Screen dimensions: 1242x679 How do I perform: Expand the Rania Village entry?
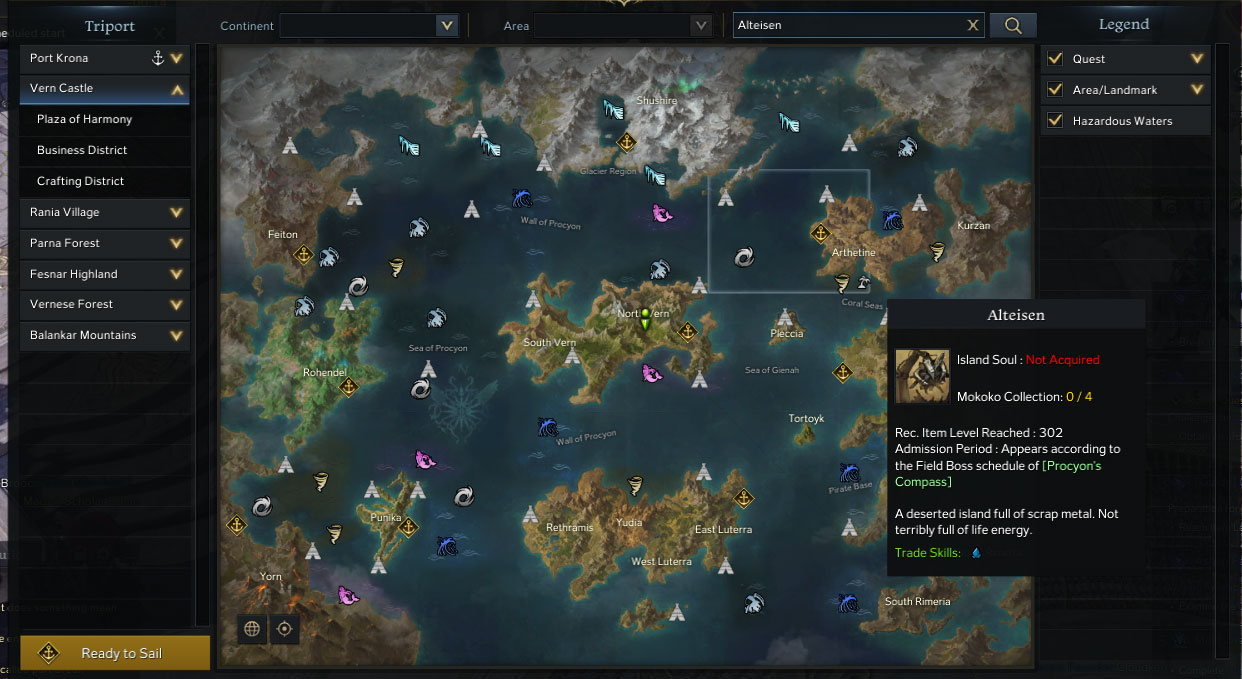tap(177, 212)
